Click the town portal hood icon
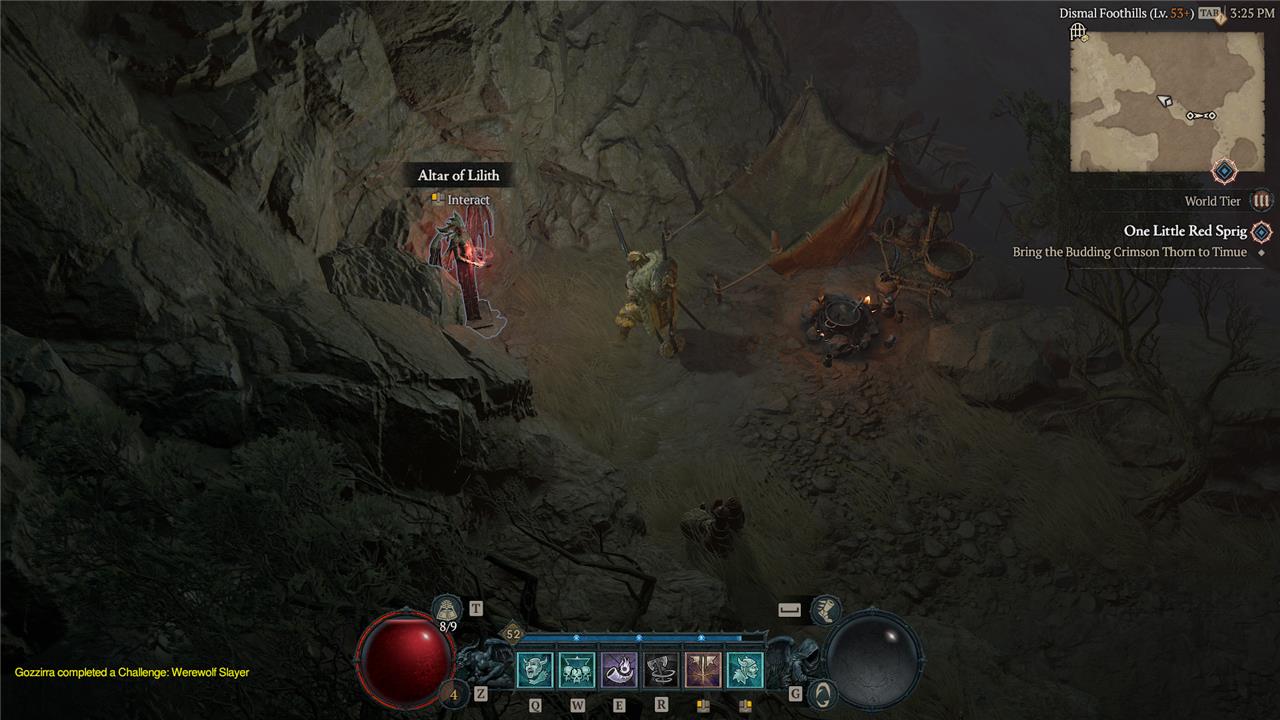Viewport: 1280px width, 720px height. point(446,608)
